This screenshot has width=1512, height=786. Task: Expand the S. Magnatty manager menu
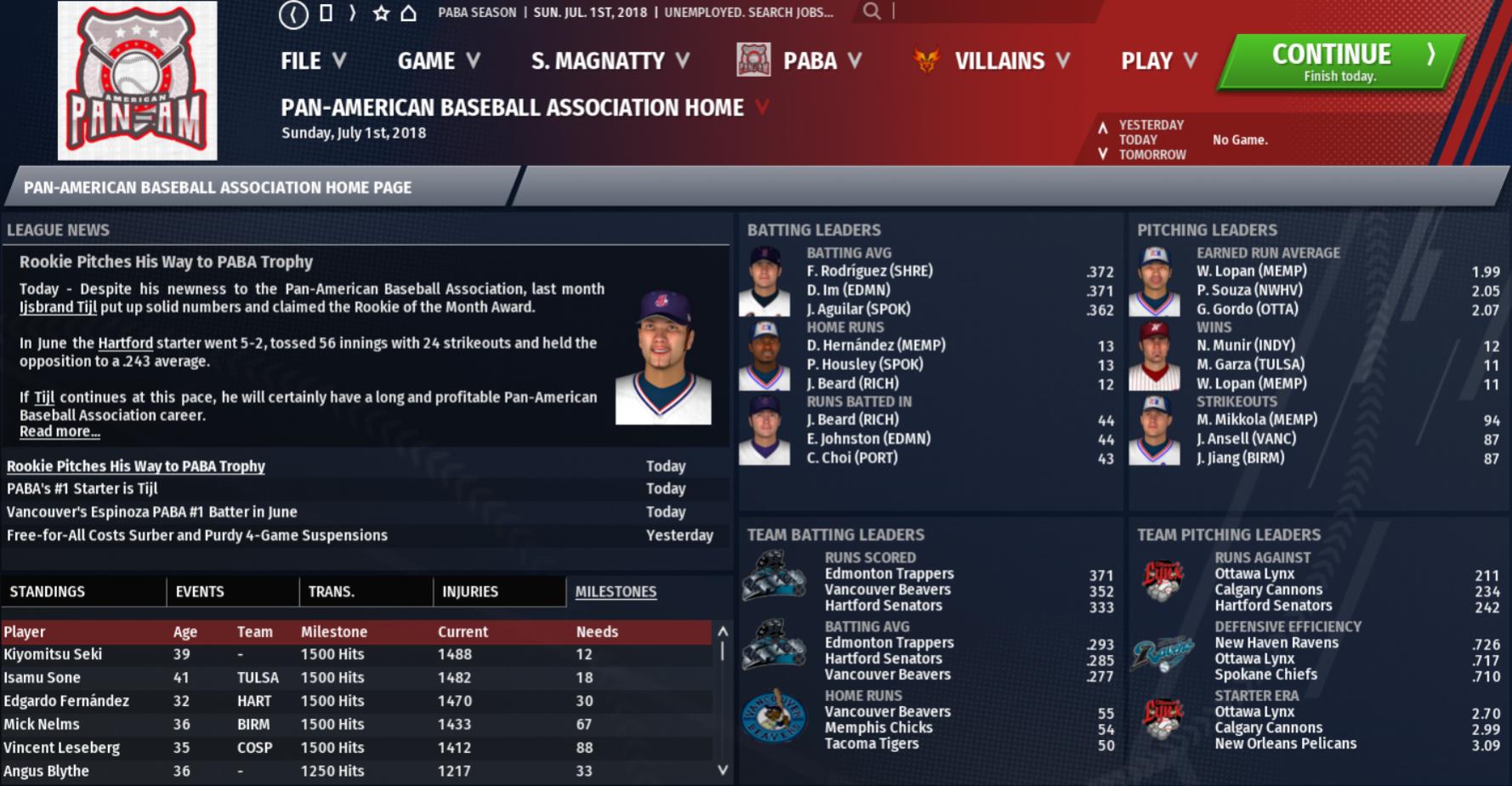click(x=609, y=61)
